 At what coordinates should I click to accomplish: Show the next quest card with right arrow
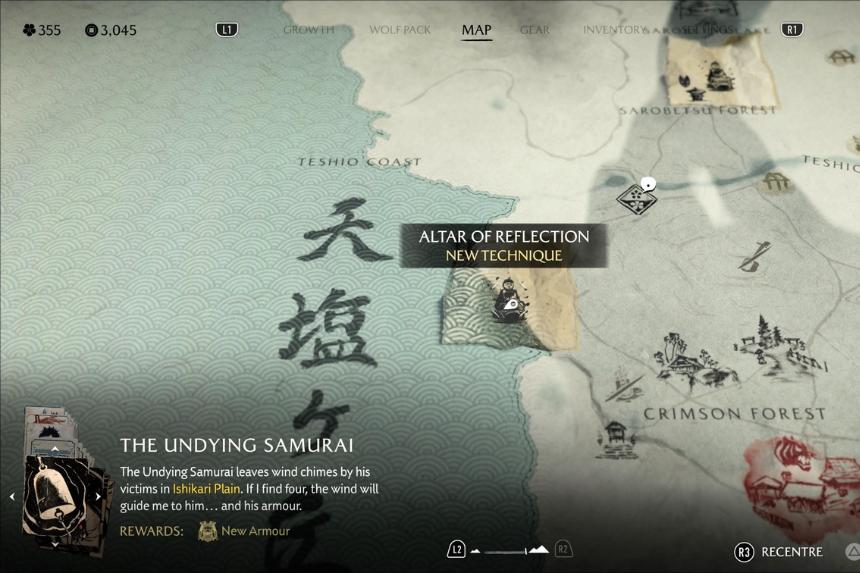click(x=98, y=496)
